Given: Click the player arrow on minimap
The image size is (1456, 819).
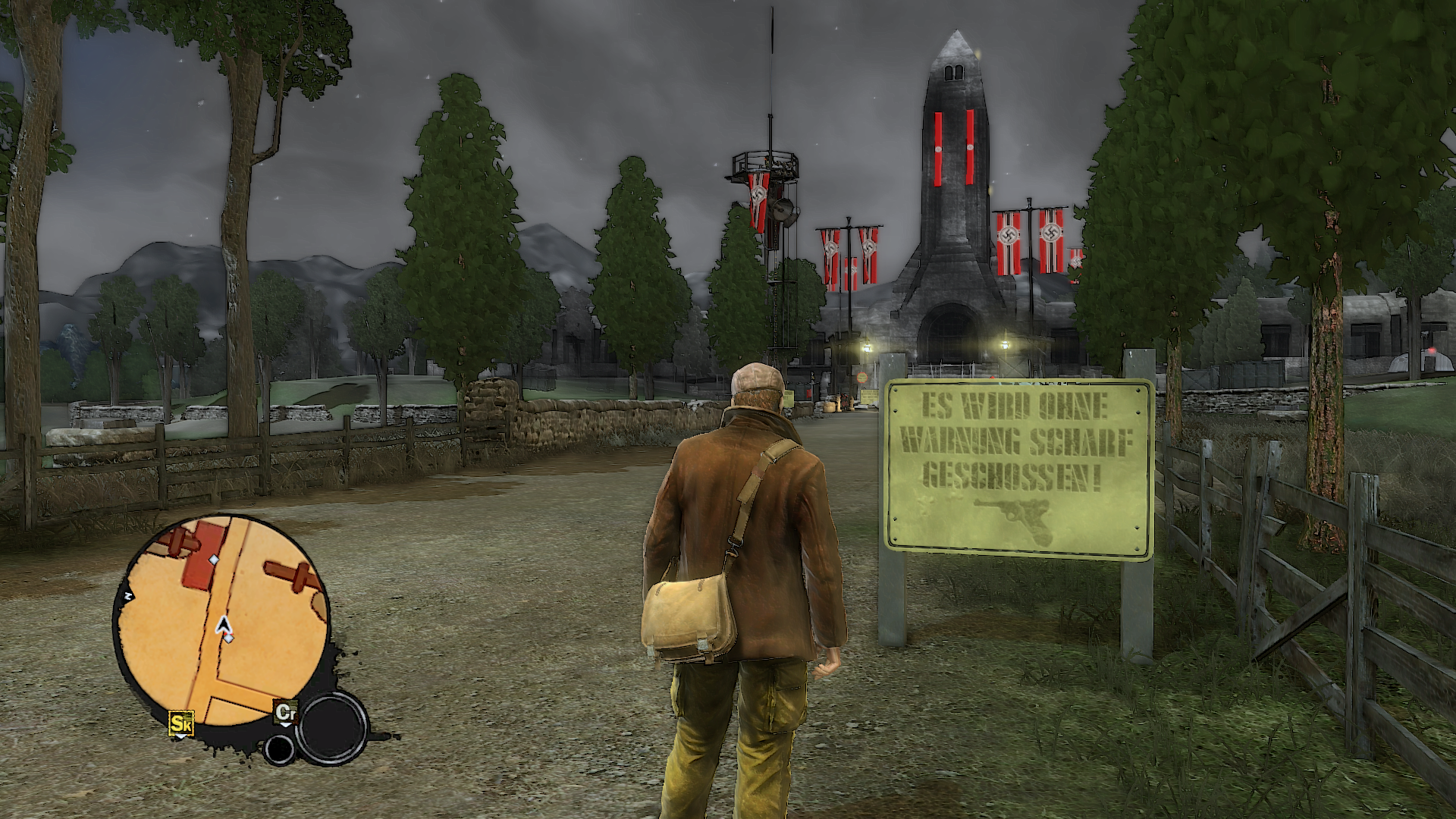Looking at the screenshot, I should pos(224,625).
